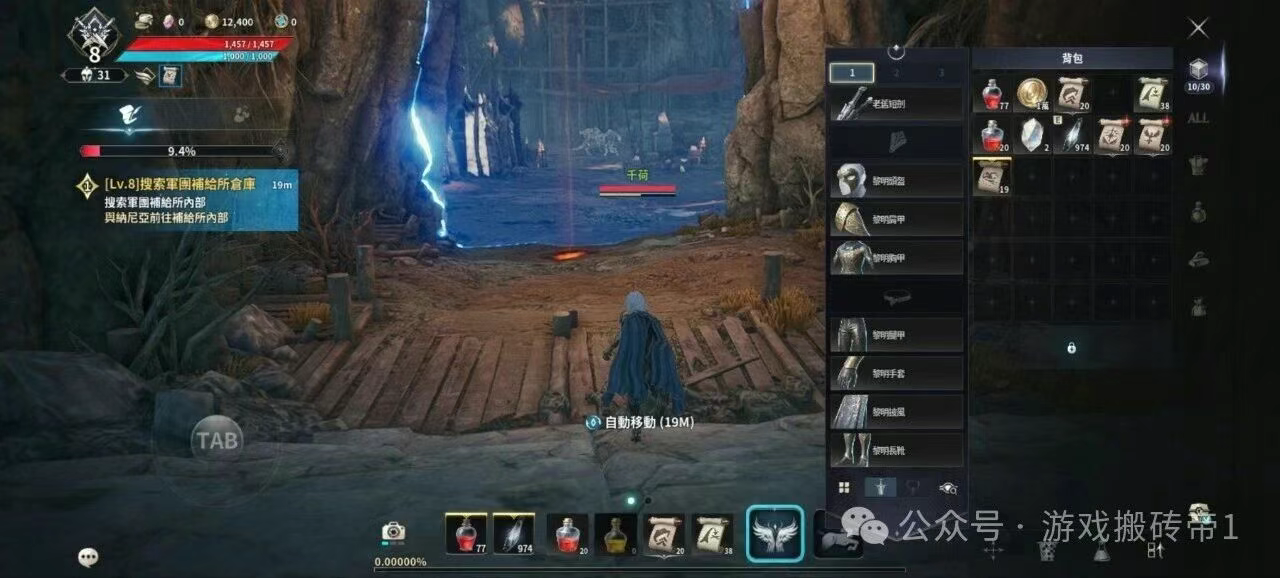Select equipment preset tab 1
Viewport: 1280px width, 578px height.
coord(852,73)
